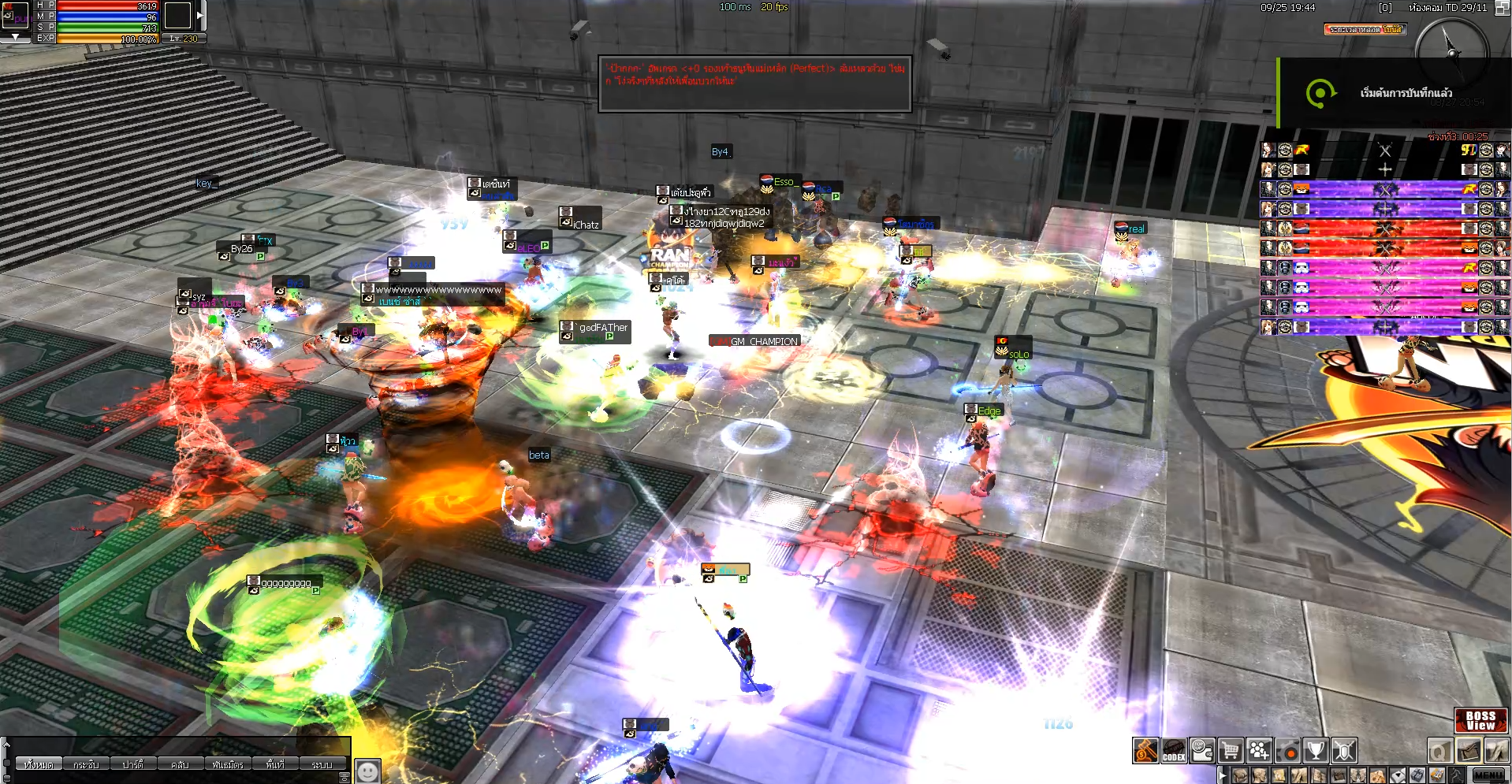Viewport: 1512px width, 784px height.
Task: Open the MENU button
Action: (x=1488, y=776)
